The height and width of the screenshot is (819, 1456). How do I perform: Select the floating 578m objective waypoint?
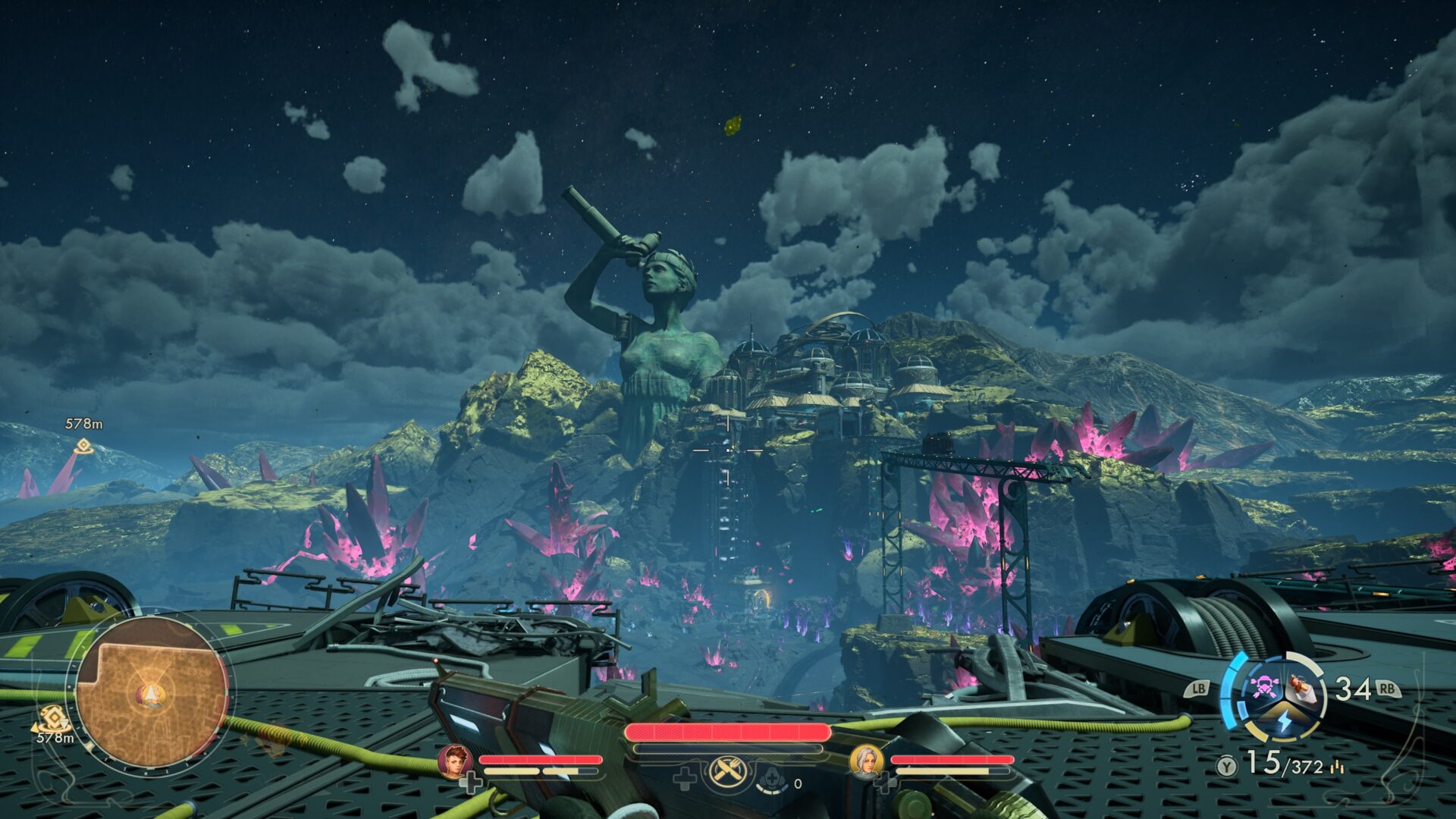pyautogui.click(x=83, y=446)
